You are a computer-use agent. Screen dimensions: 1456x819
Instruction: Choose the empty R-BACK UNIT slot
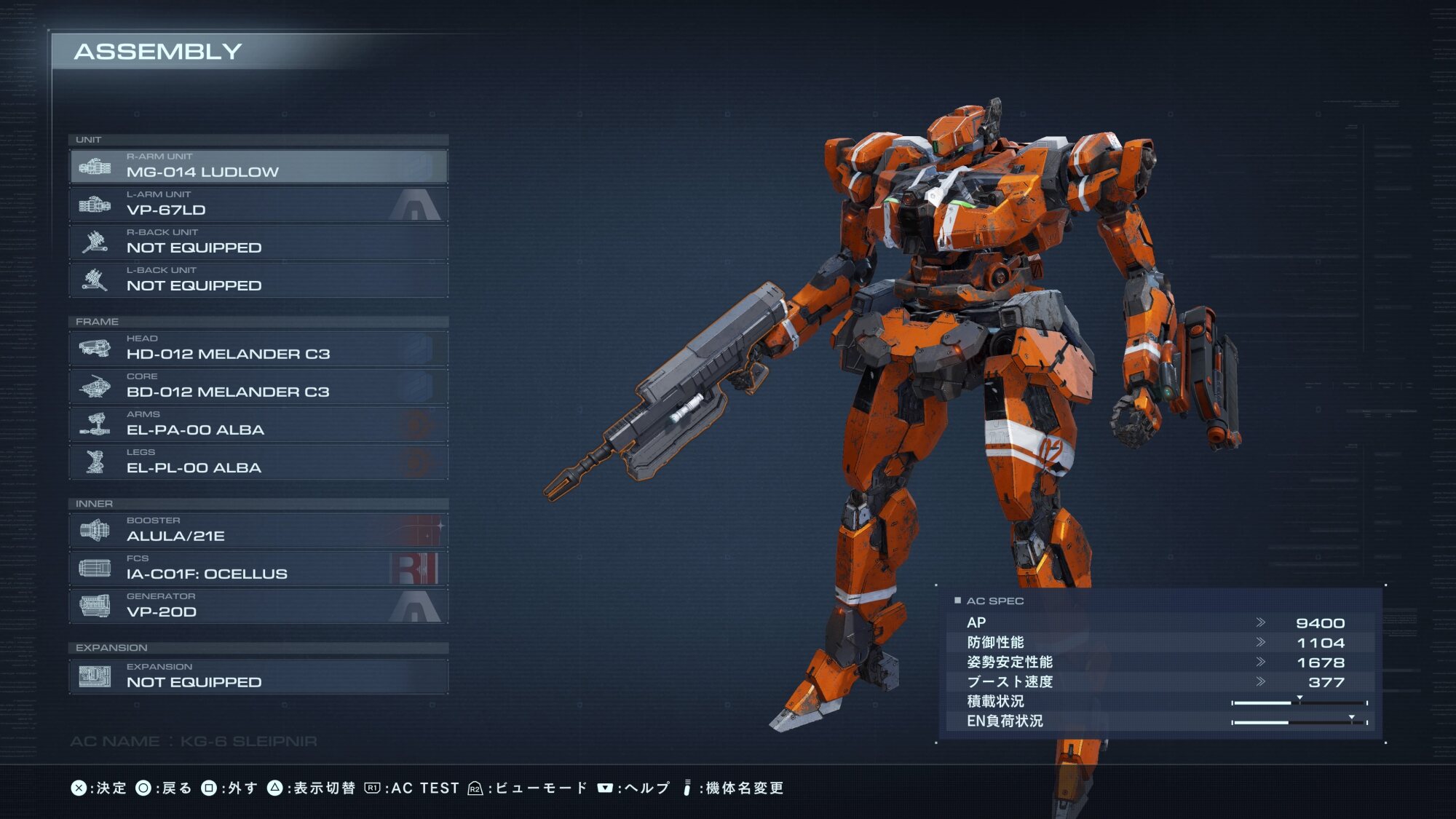coord(258,242)
